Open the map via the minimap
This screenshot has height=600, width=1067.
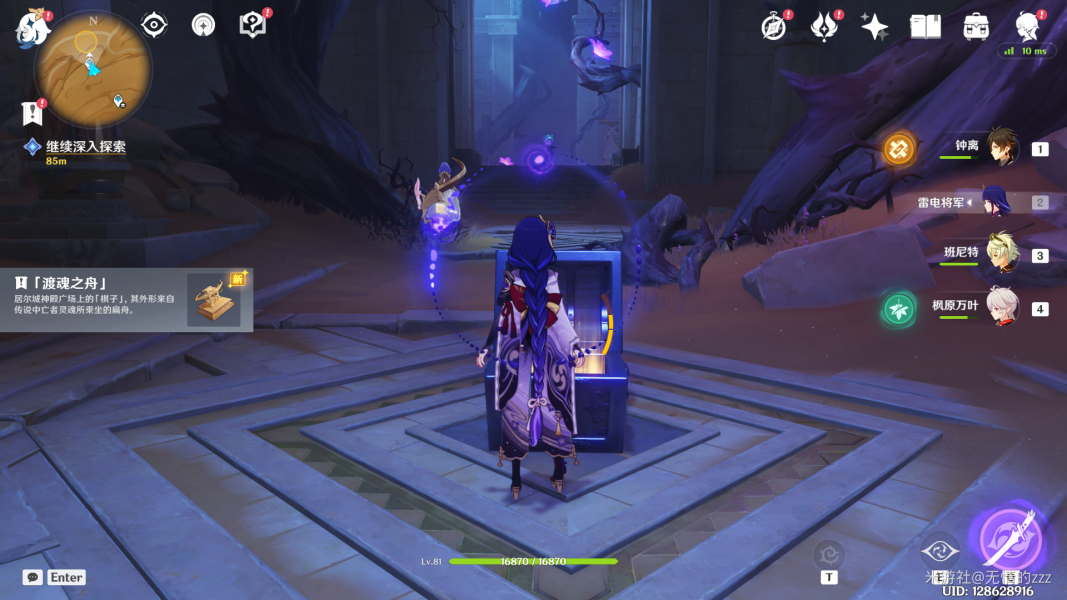coord(93,68)
